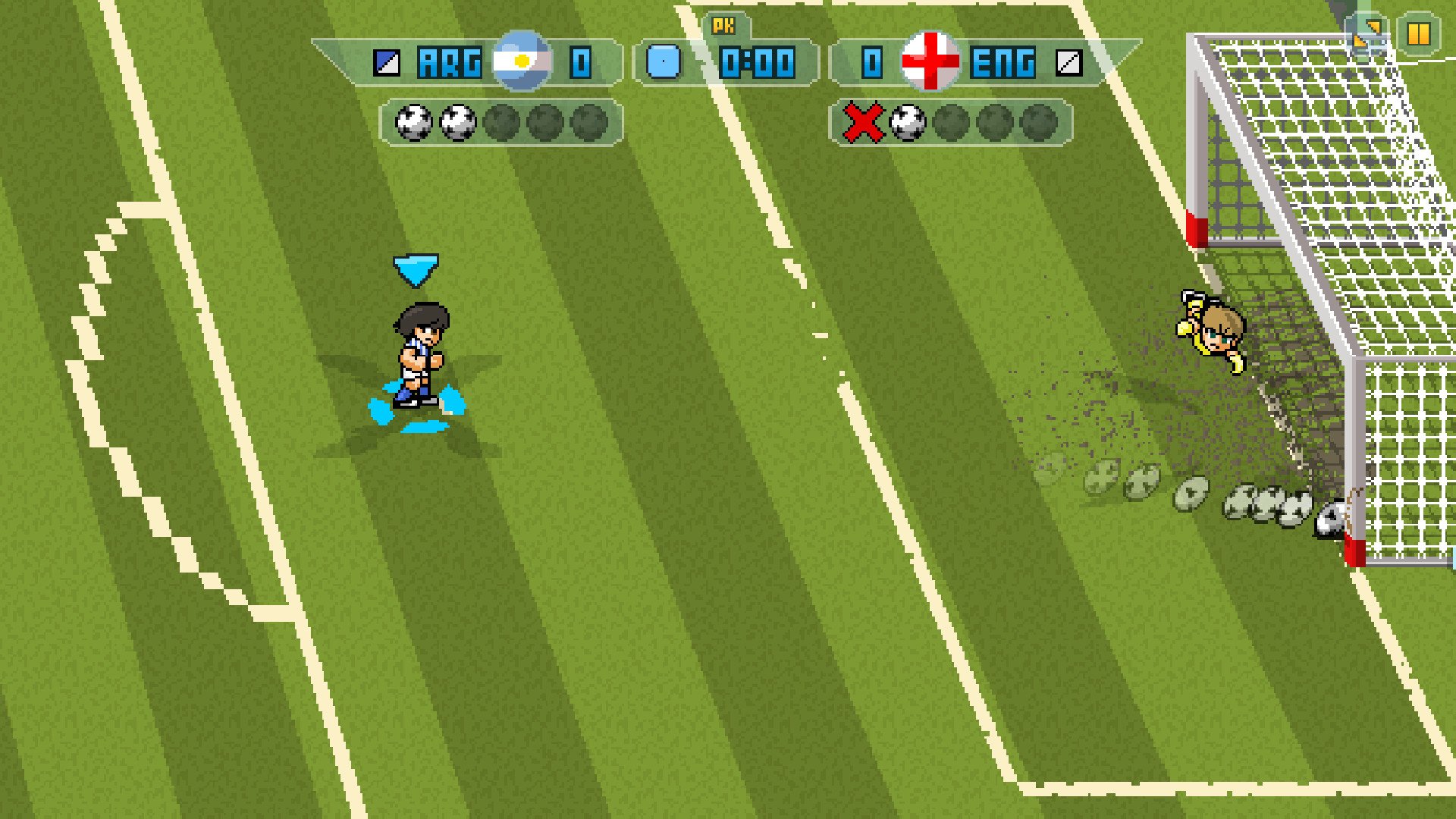Select the ARG team label

(449, 64)
